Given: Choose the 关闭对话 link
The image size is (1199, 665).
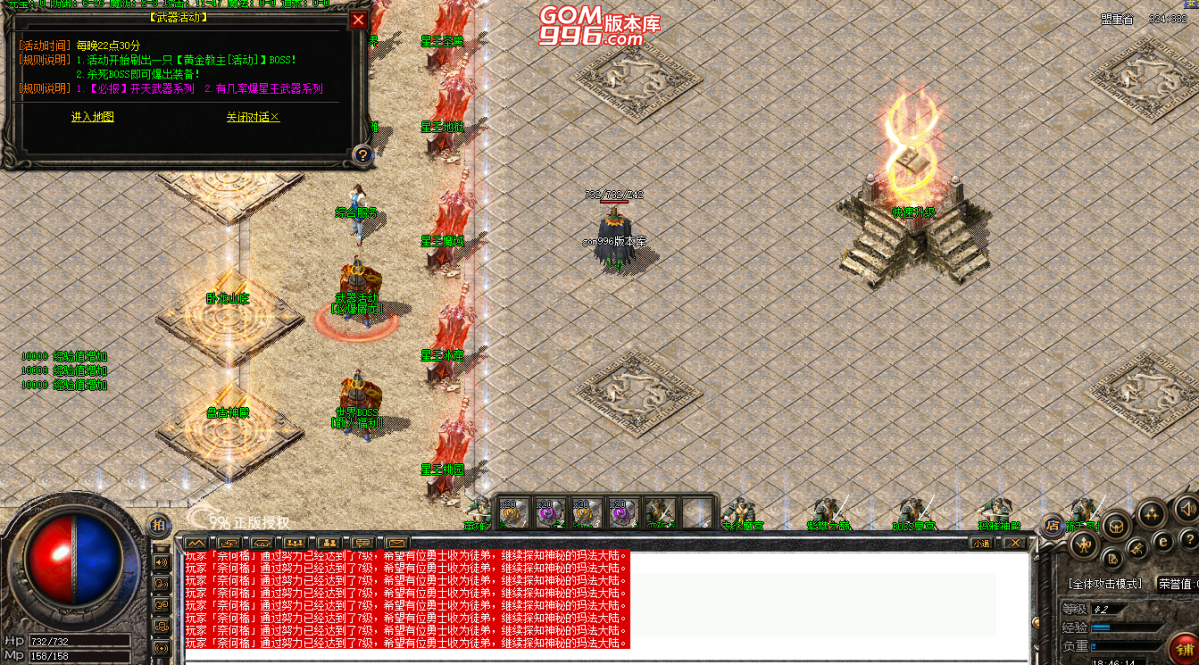Looking at the screenshot, I should point(252,117).
